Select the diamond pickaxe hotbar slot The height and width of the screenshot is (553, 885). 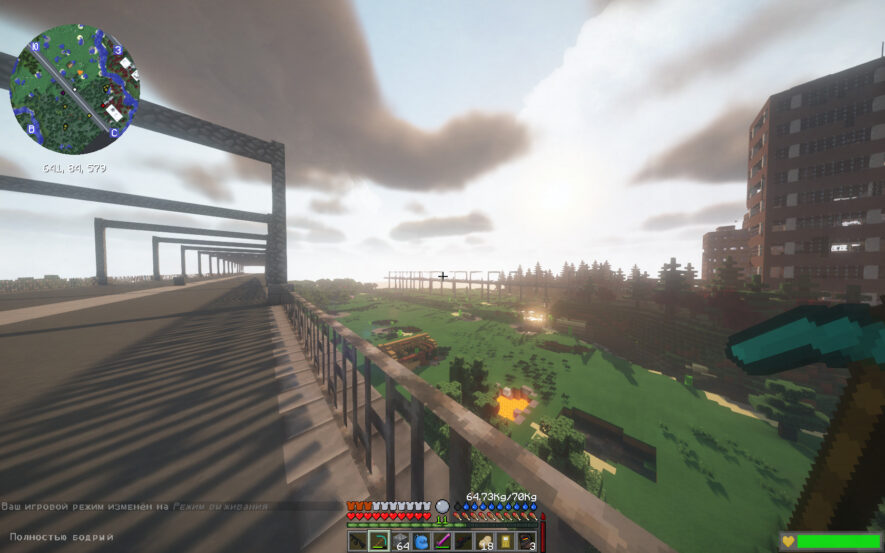point(380,541)
